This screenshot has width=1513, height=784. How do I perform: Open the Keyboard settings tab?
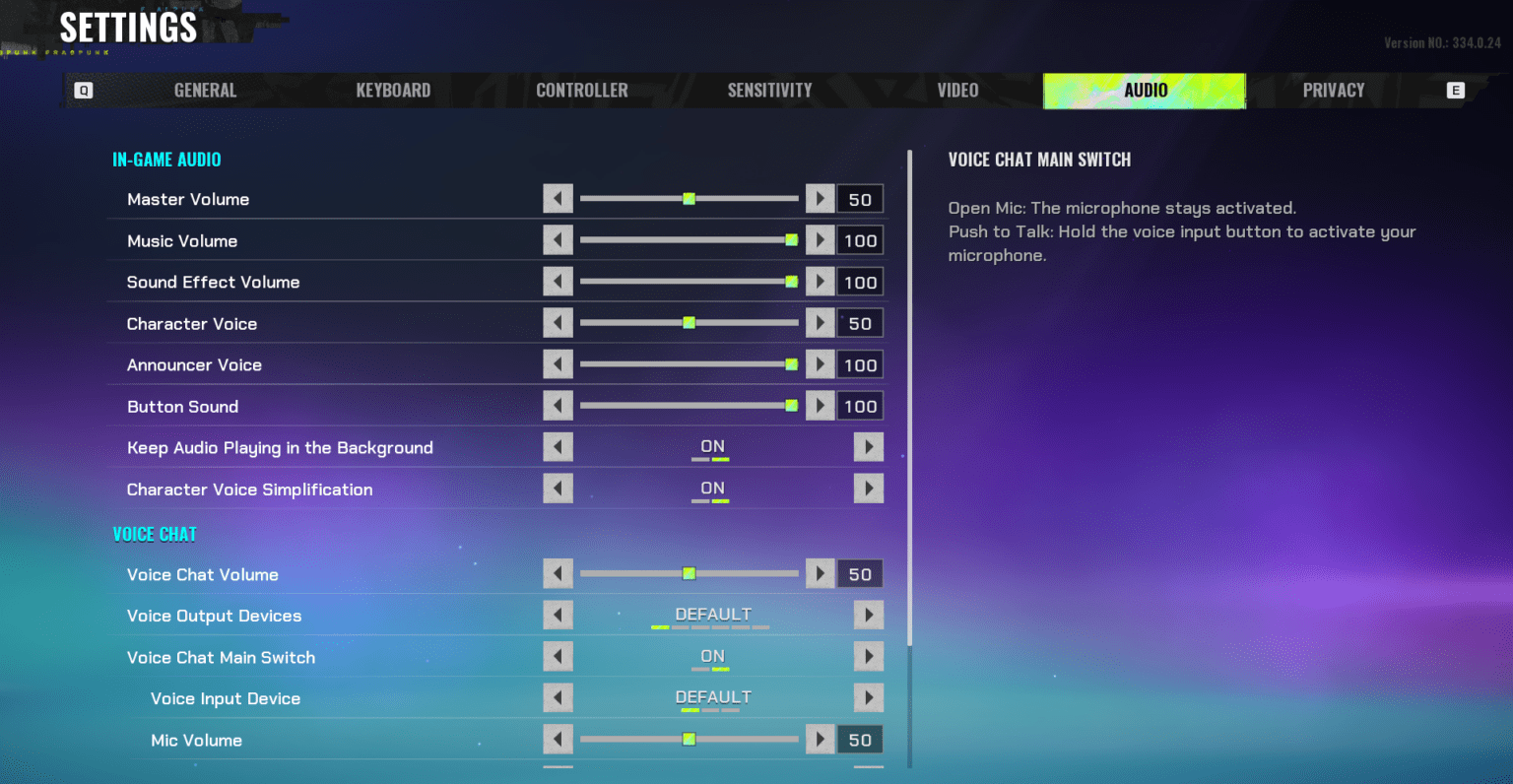393,90
